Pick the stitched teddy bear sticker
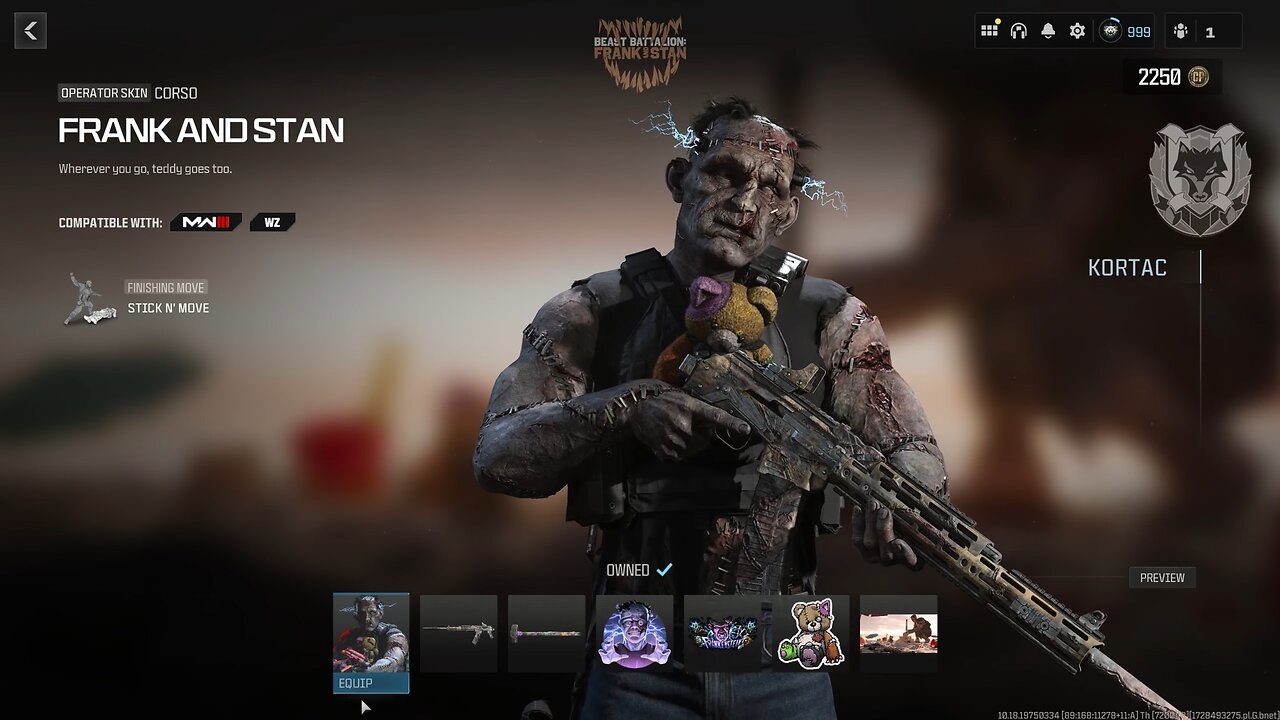 click(810, 633)
